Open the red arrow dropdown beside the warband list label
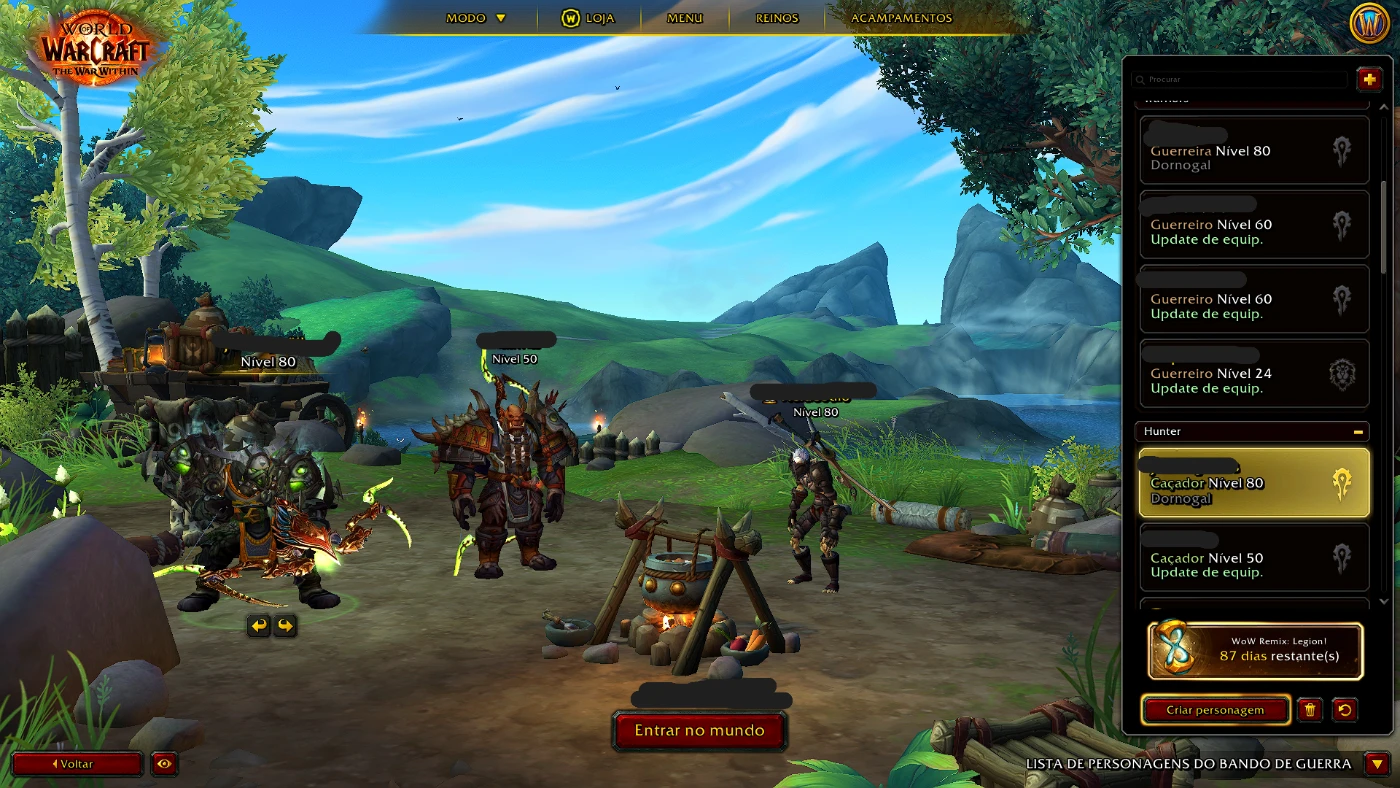The height and width of the screenshot is (788, 1400). tap(1375, 763)
